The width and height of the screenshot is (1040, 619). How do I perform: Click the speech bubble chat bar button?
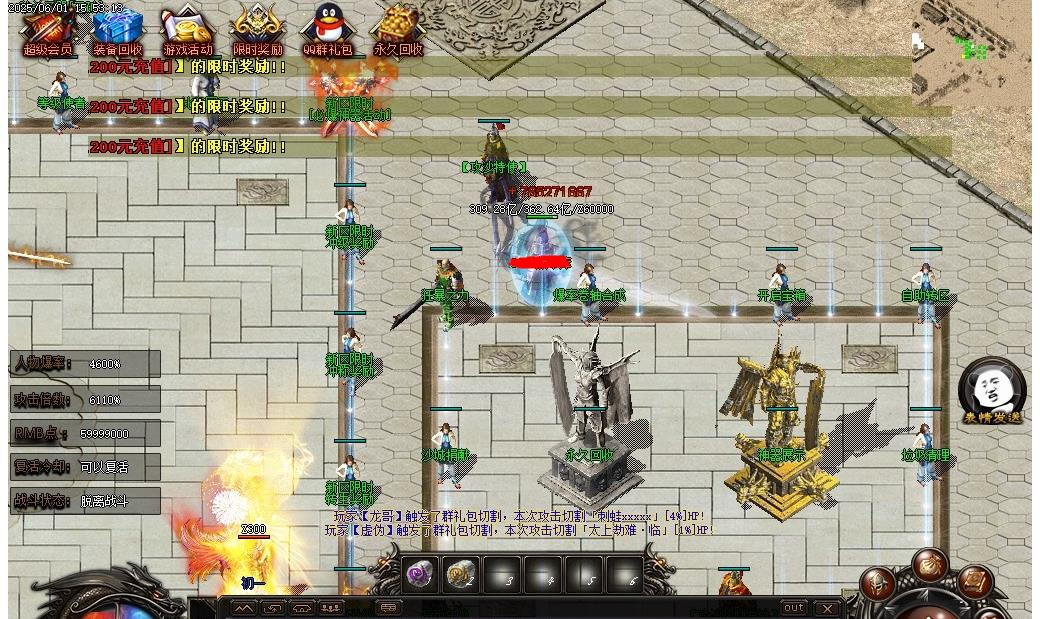(x=388, y=608)
